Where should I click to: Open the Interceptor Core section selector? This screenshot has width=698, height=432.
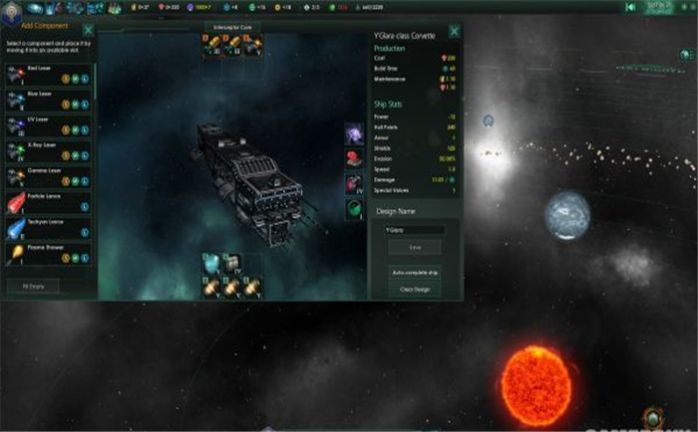tap(232, 27)
